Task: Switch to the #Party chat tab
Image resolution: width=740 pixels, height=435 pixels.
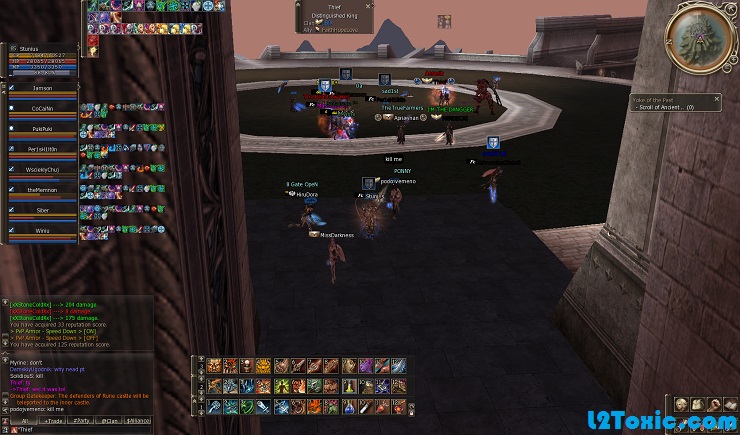Action: [80, 420]
